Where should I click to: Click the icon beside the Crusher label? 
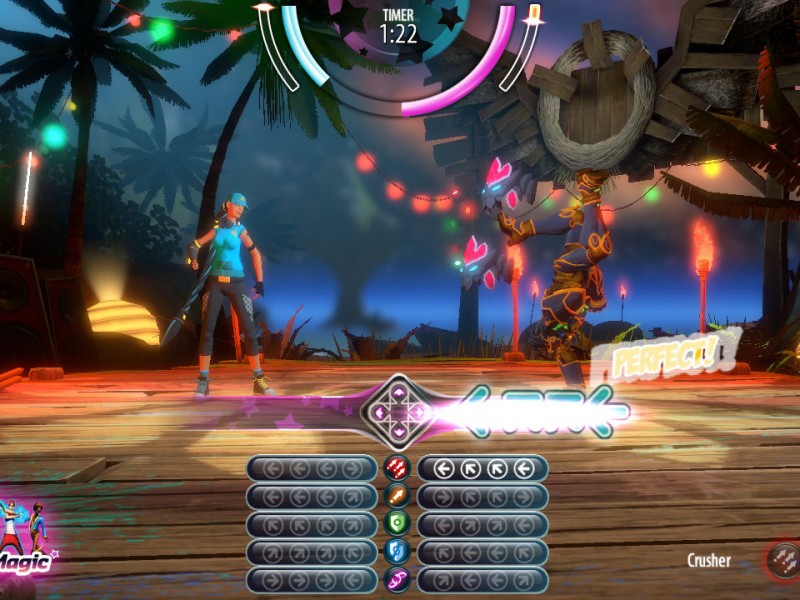[783, 560]
